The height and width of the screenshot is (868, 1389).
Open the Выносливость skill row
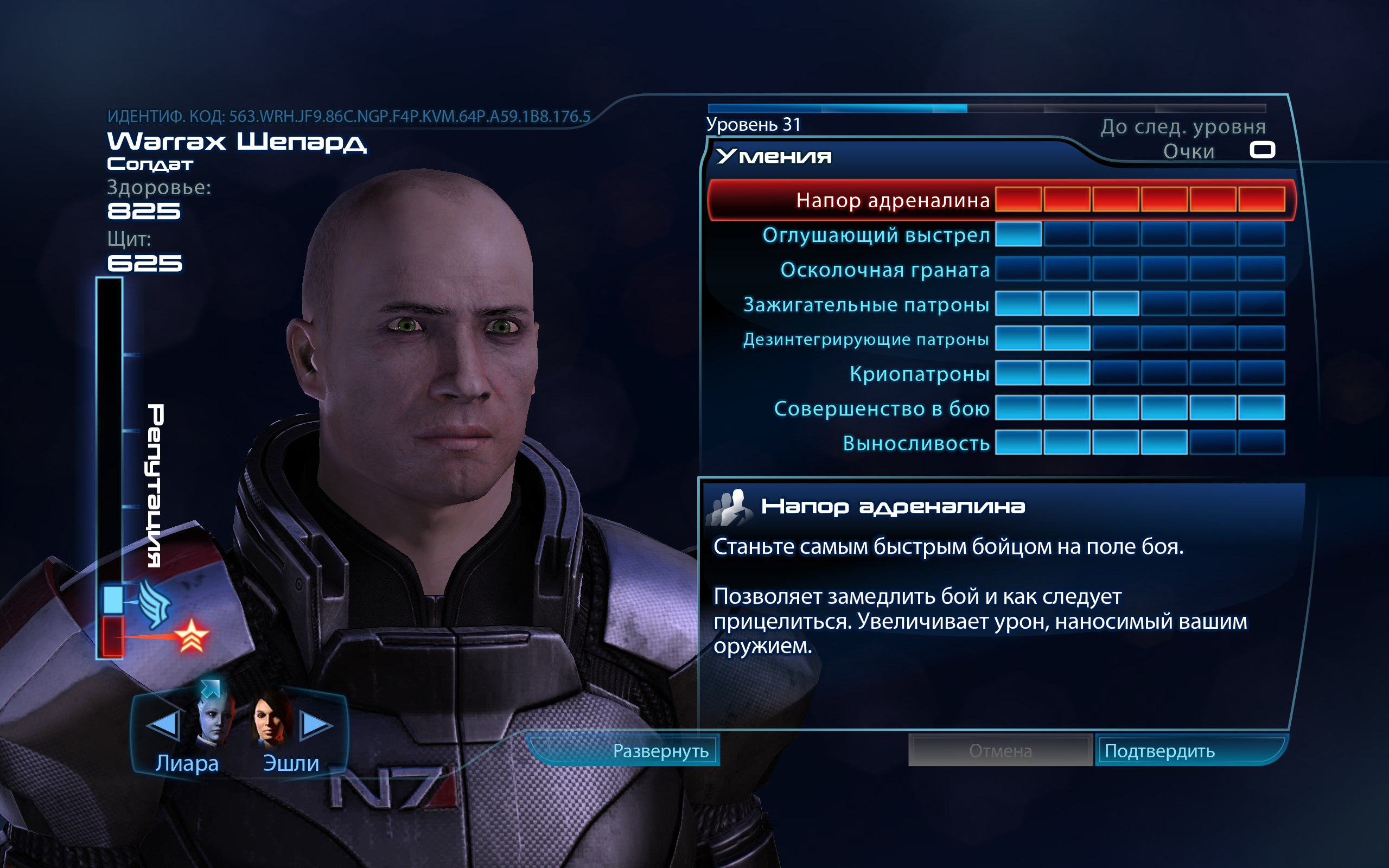click(x=915, y=444)
